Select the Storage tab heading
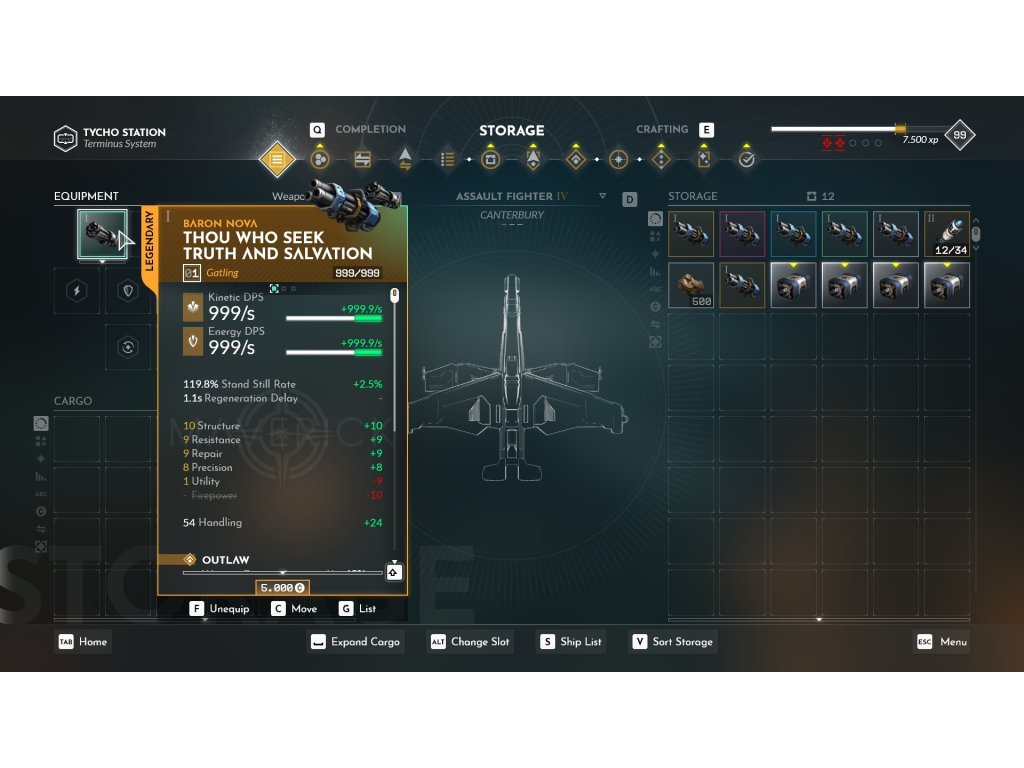 511,130
